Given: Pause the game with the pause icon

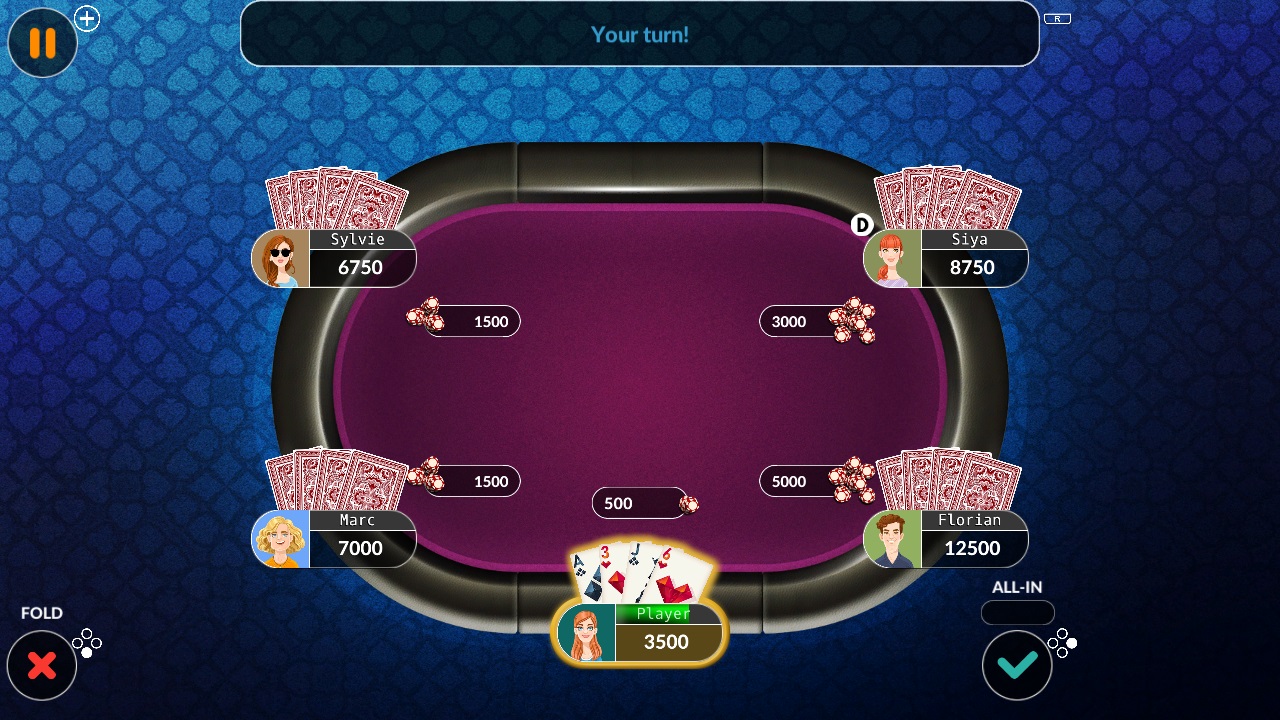Looking at the screenshot, I should [x=42, y=43].
